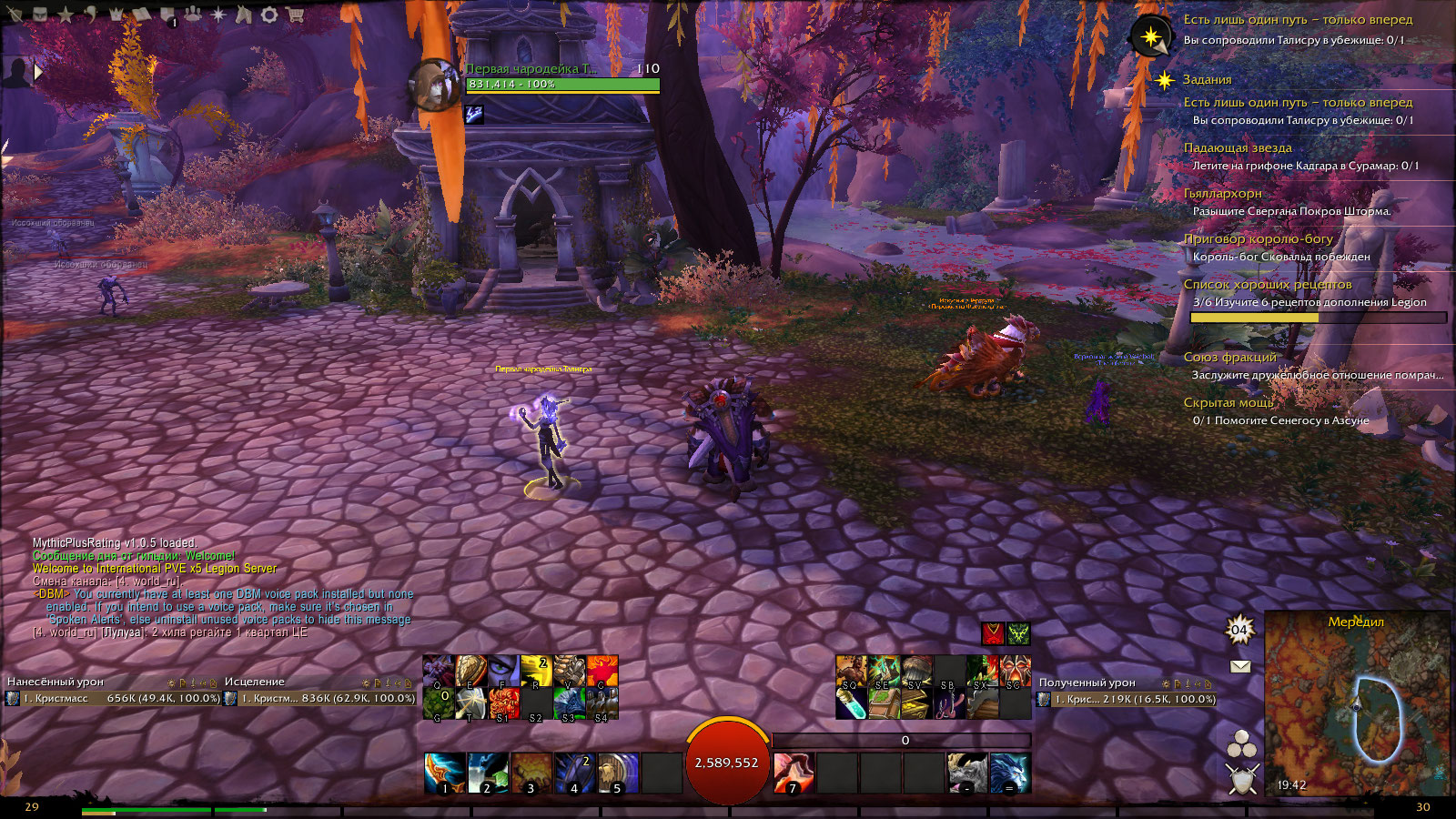Image resolution: width=1456 pixels, height=819 pixels.
Task: Open the crossed swords and shield icon
Action: pyautogui.click(x=1241, y=780)
